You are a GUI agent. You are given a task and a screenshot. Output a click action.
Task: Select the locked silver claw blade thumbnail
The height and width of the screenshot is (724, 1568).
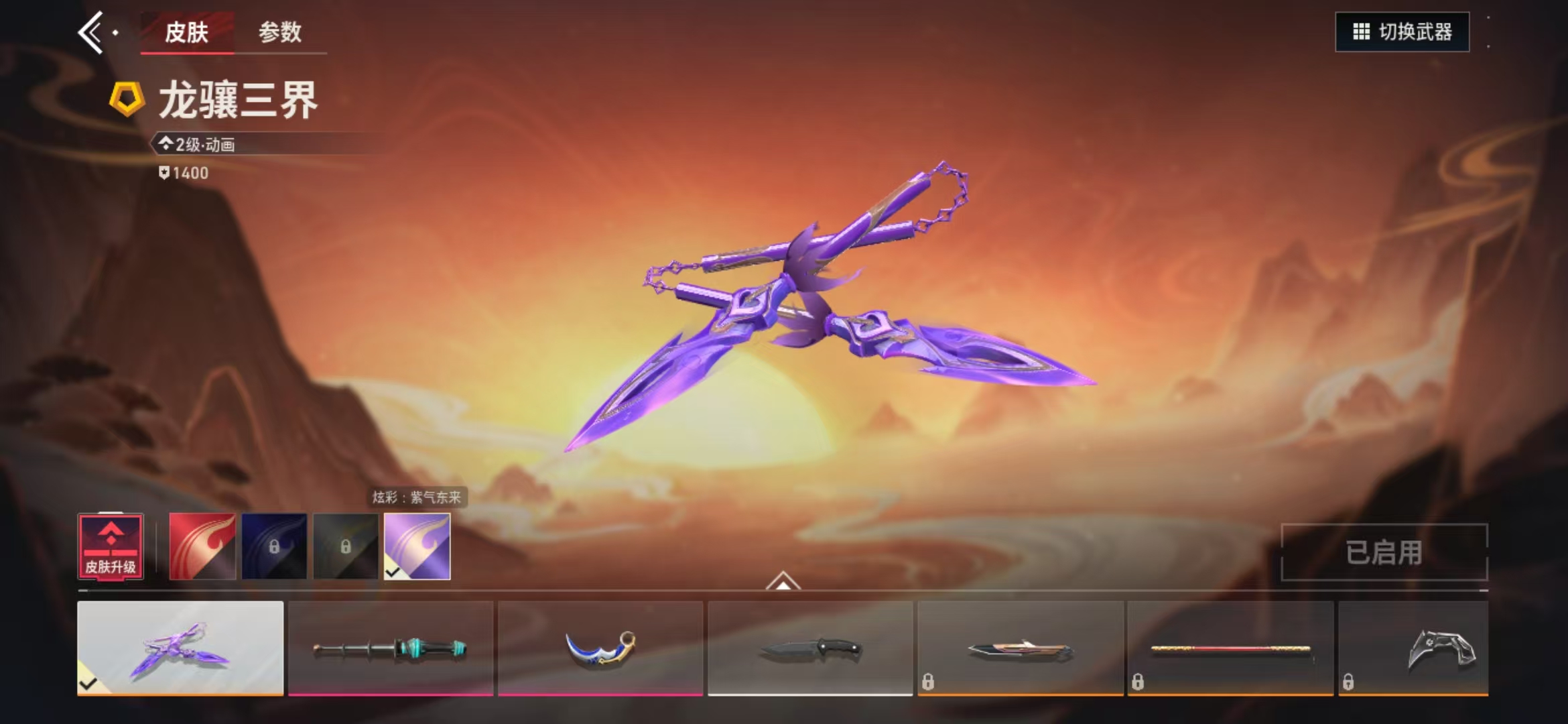pos(1414,648)
